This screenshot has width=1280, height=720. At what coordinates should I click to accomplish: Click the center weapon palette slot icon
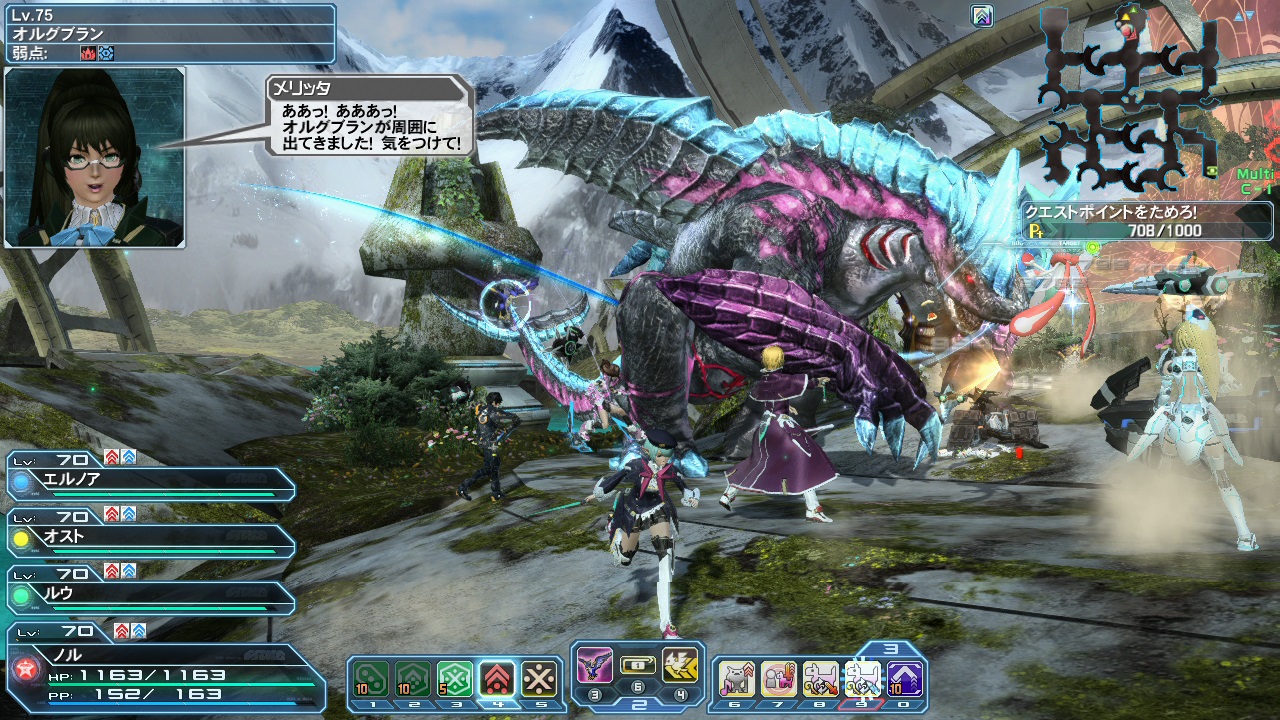click(637, 665)
